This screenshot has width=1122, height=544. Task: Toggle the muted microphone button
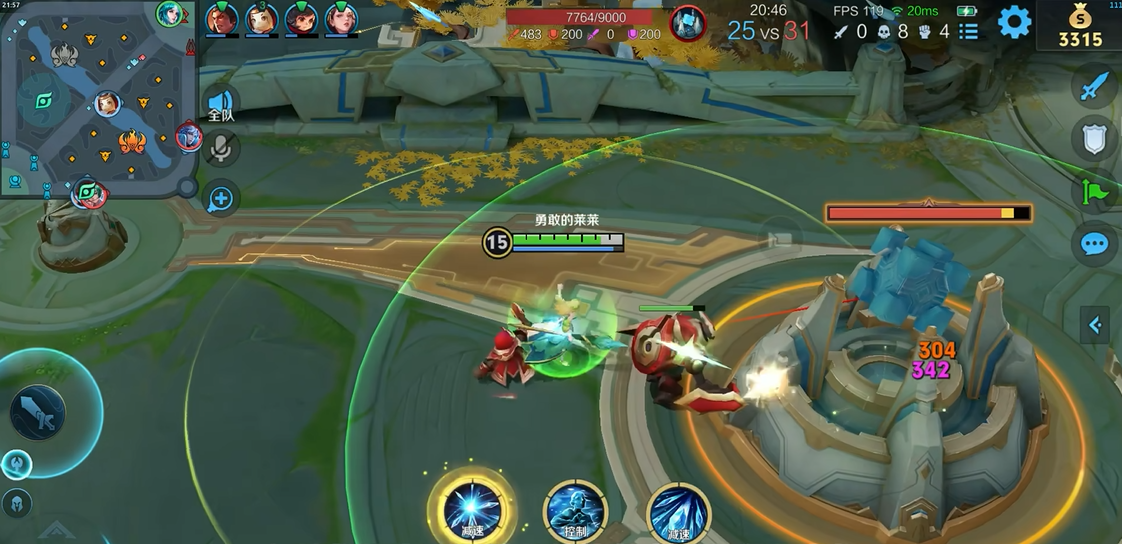point(220,150)
